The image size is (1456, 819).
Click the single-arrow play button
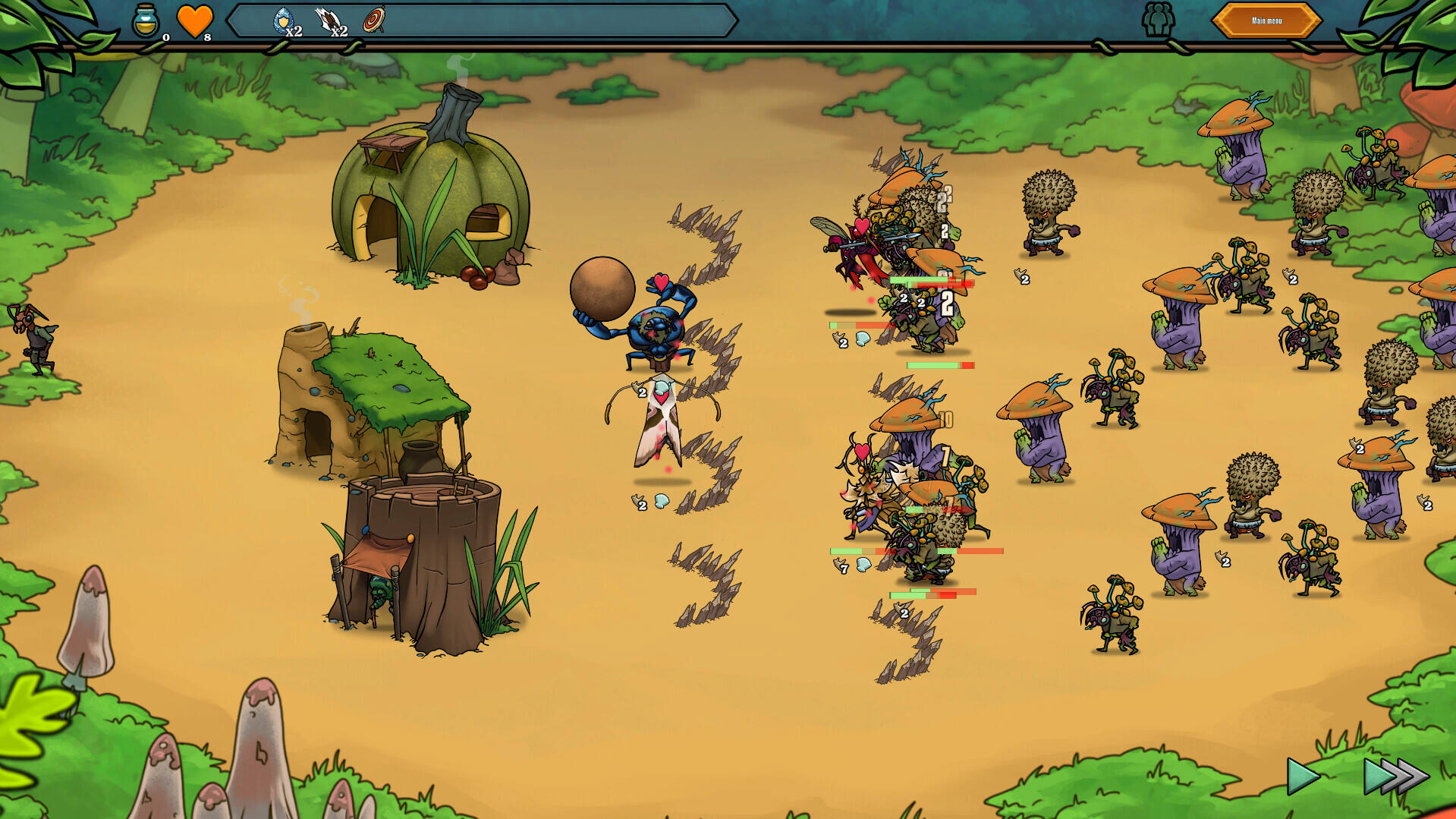pos(1303,776)
